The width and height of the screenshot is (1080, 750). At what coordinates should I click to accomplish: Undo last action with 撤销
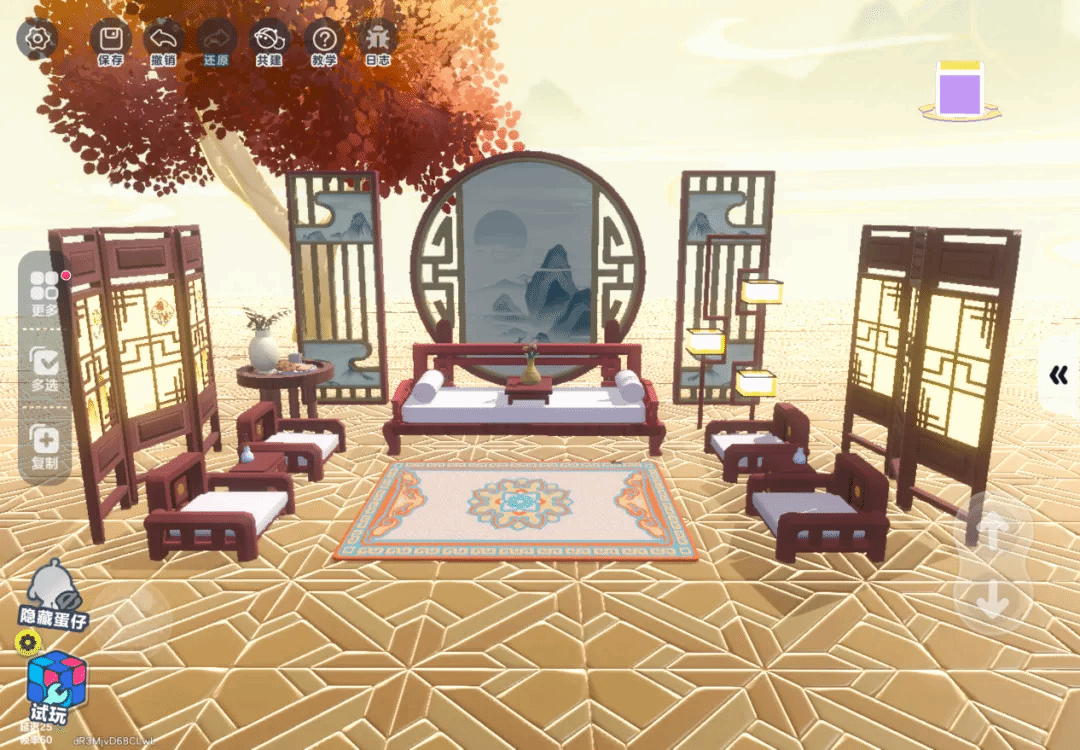click(x=163, y=42)
